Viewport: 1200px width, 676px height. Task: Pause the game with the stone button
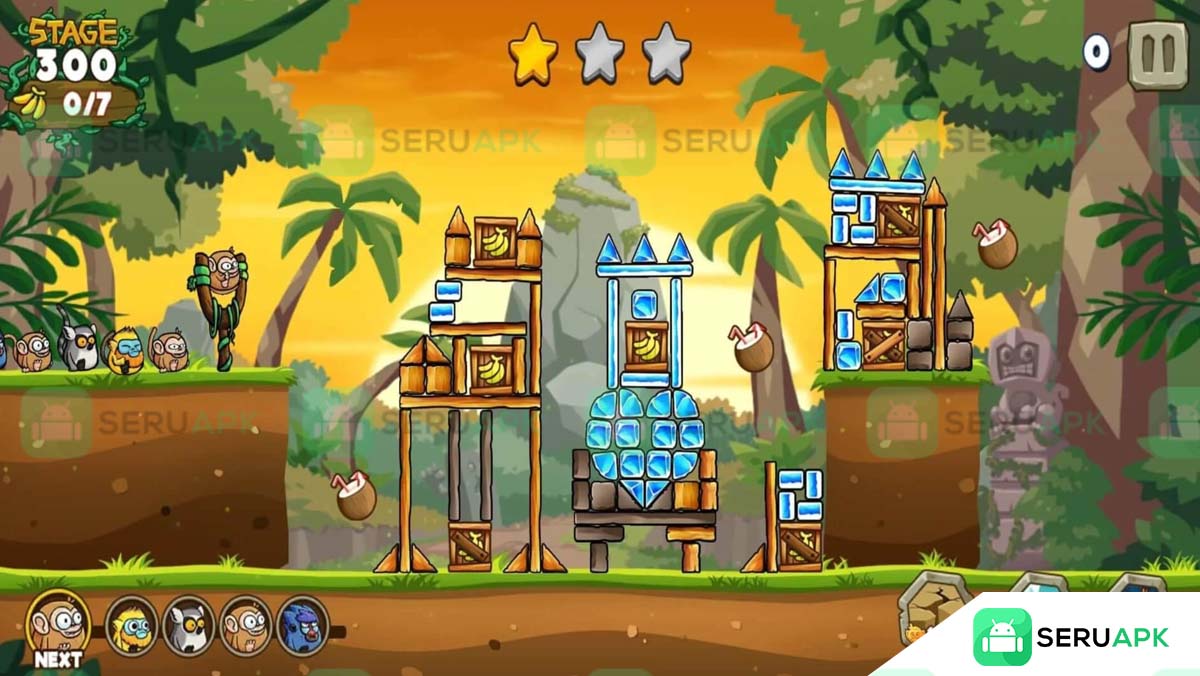point(1157,56)
